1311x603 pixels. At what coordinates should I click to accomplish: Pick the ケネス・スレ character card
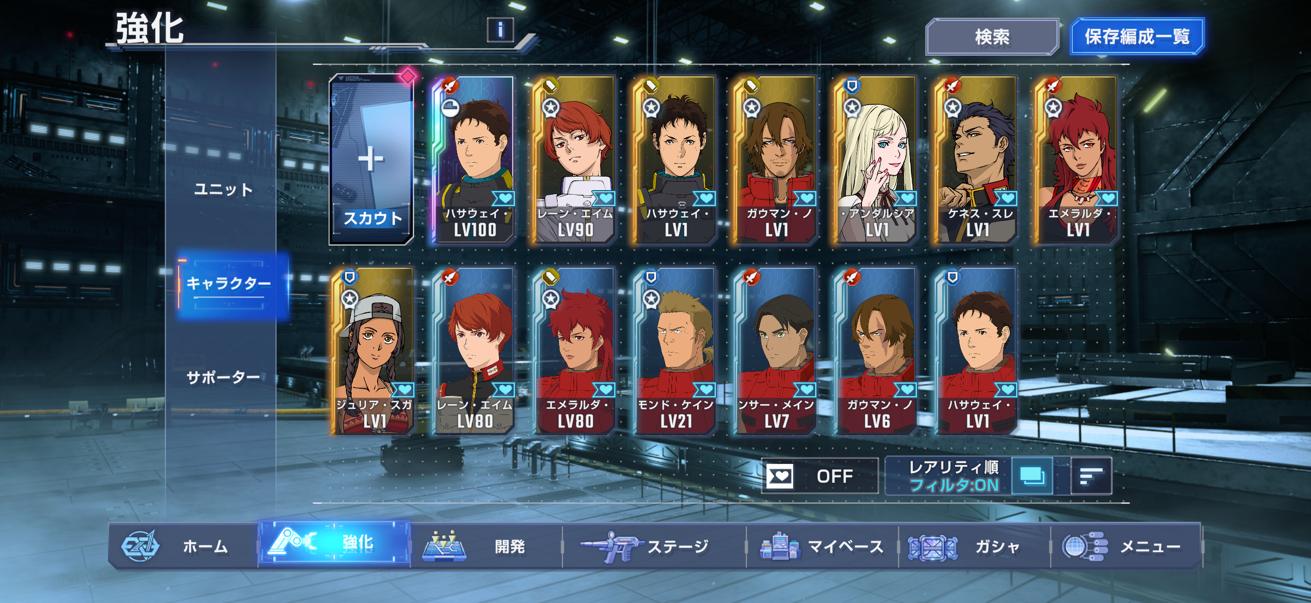[x=976, y=160]
